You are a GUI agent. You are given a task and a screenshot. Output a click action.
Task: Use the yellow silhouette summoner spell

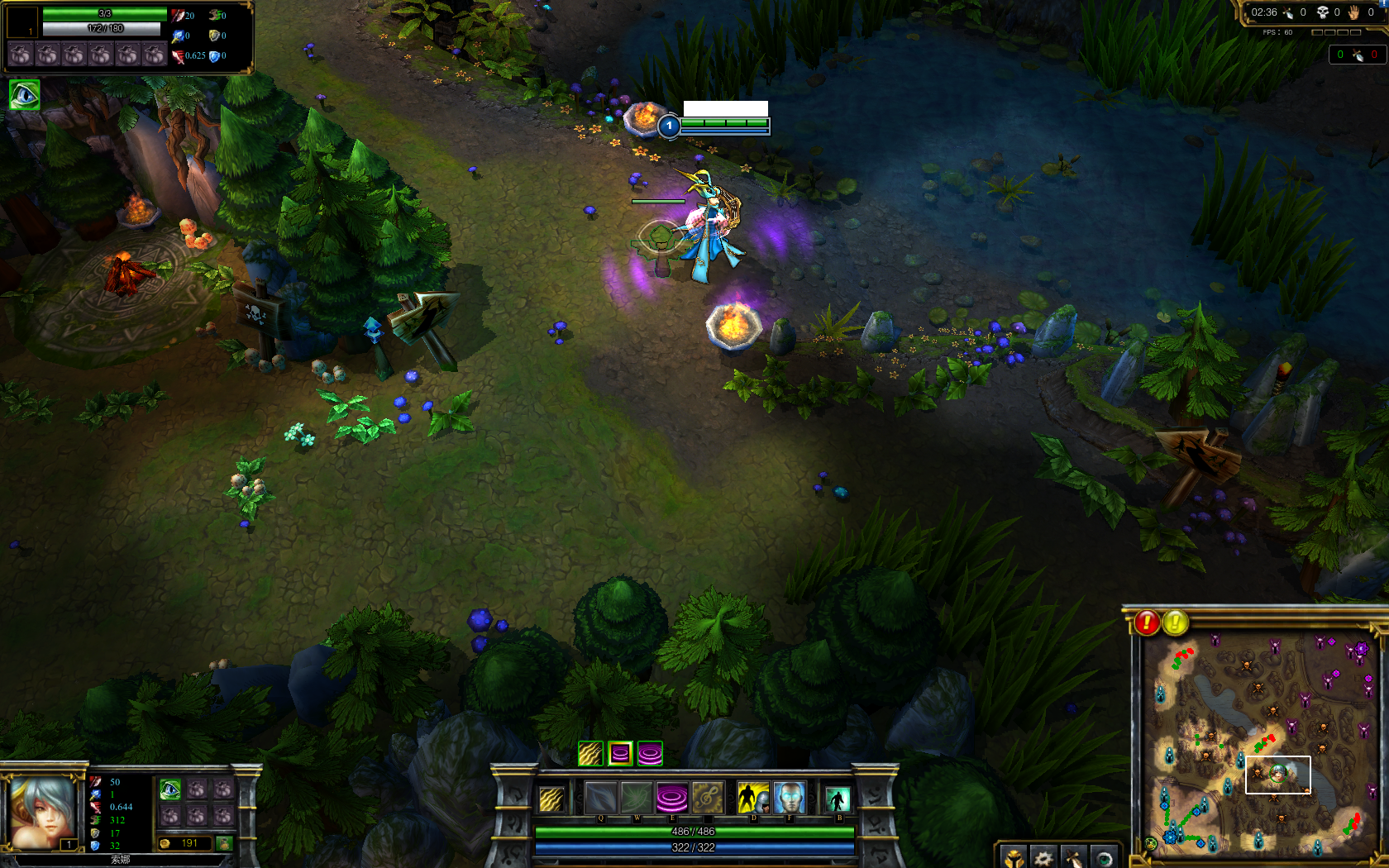tap(752, 799)
